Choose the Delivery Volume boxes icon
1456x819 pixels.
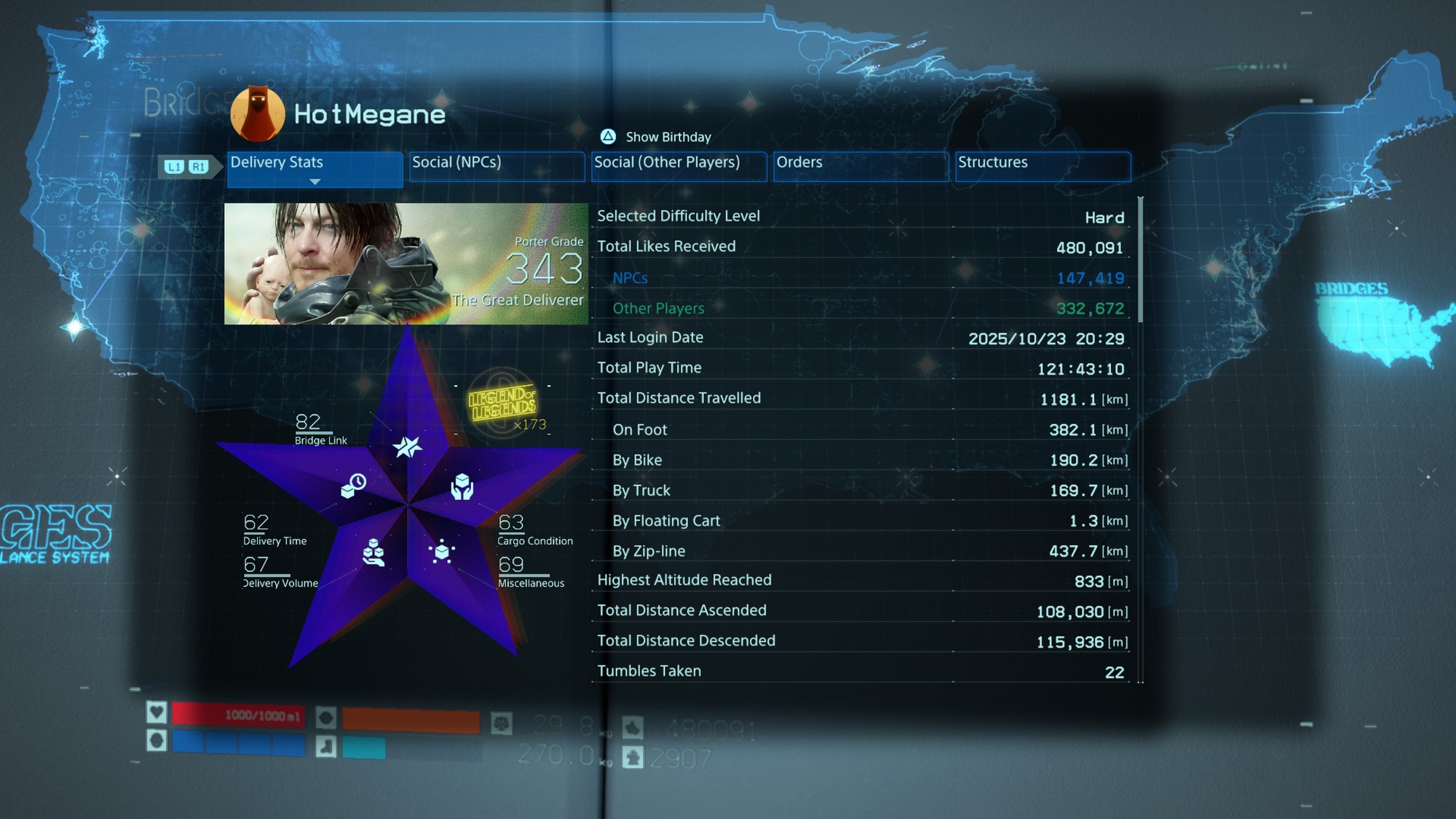tap(373, 553)
